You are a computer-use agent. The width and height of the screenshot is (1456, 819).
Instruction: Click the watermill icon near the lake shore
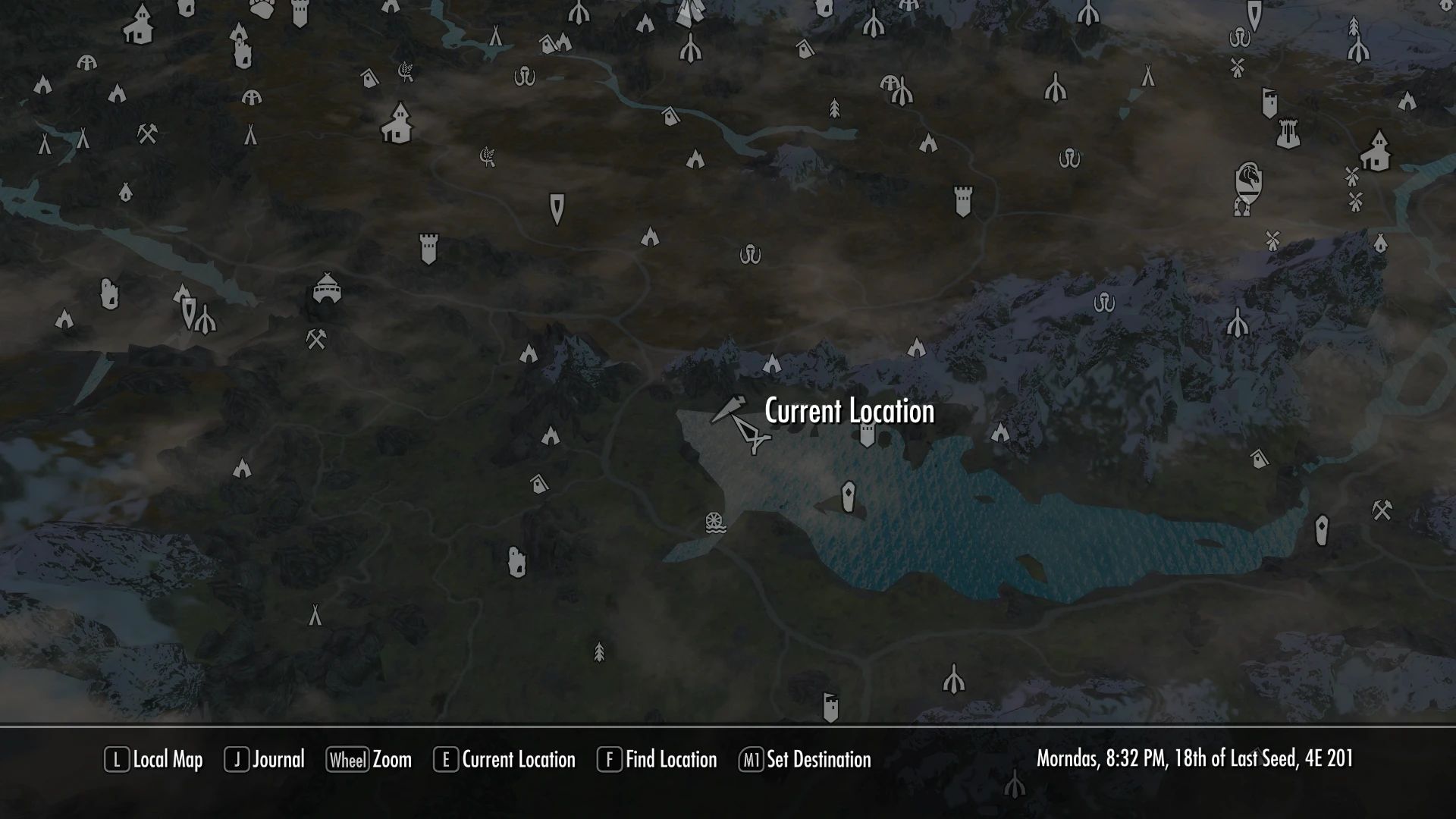pyautogui.click(x=714, y=523)
